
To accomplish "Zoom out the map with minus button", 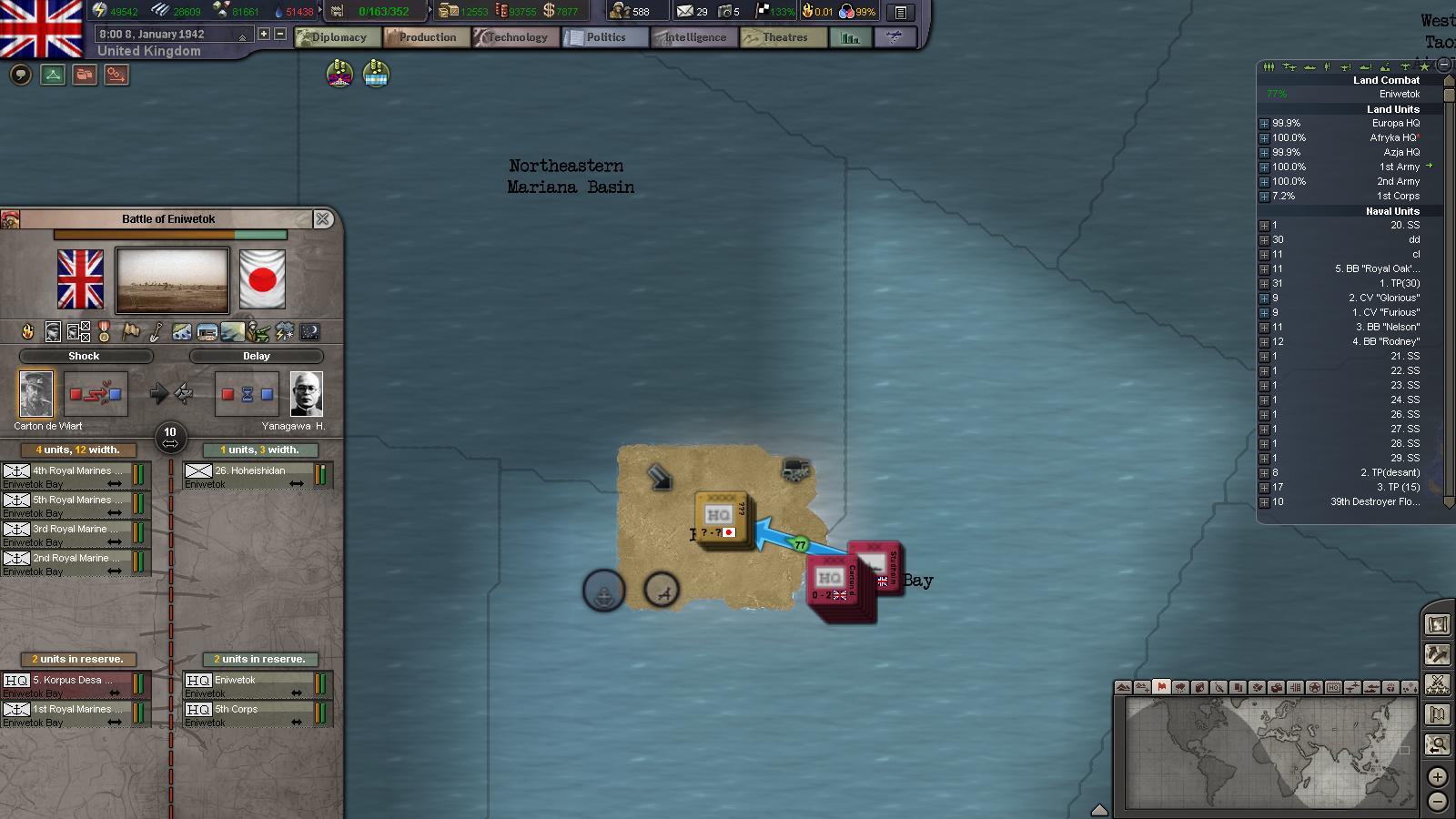I will coord(1437,802).
